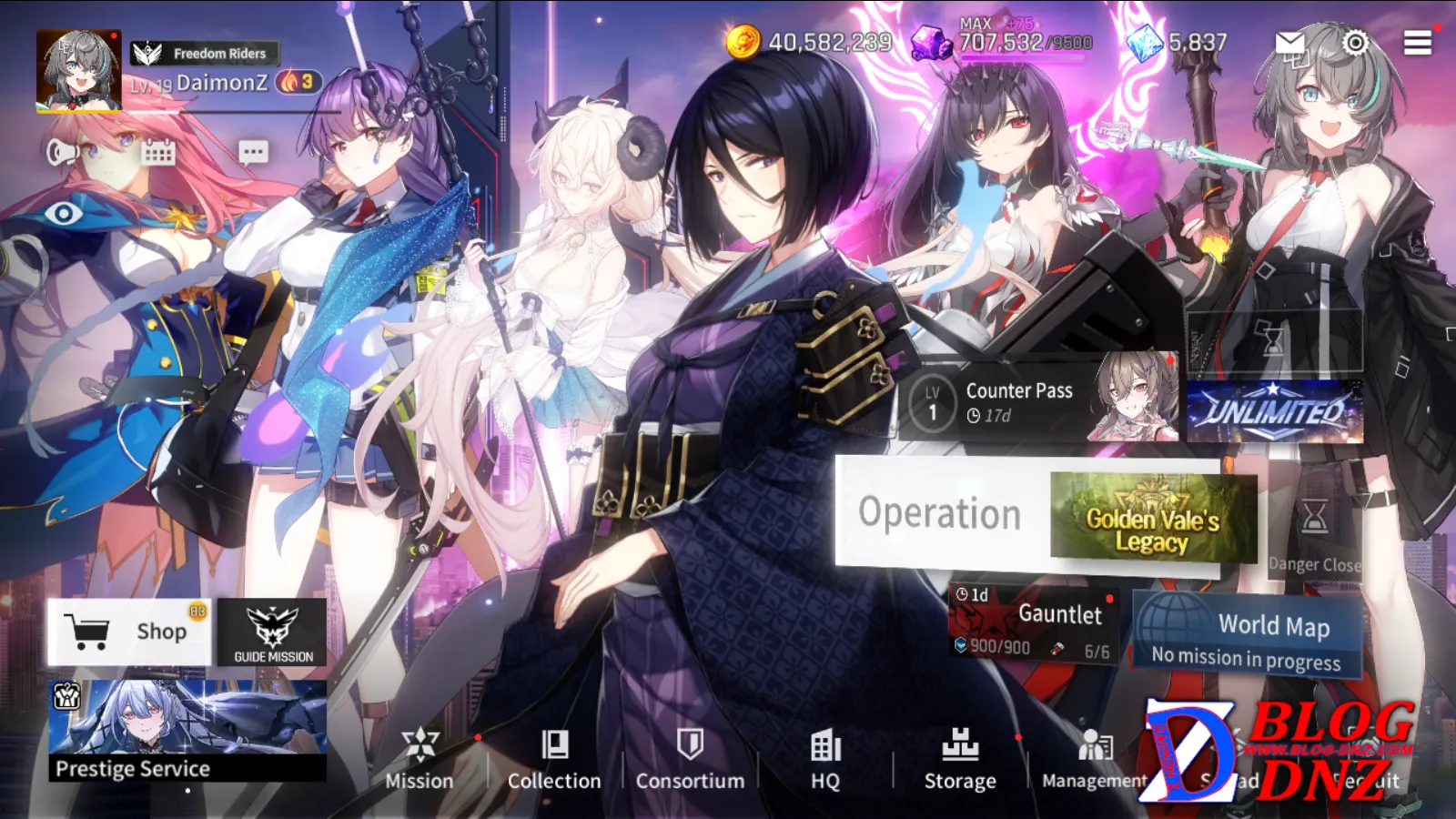The width and height of the screenshot is (1456, 819).
Task: Open the Management menu
Action: pos(1094,758)
